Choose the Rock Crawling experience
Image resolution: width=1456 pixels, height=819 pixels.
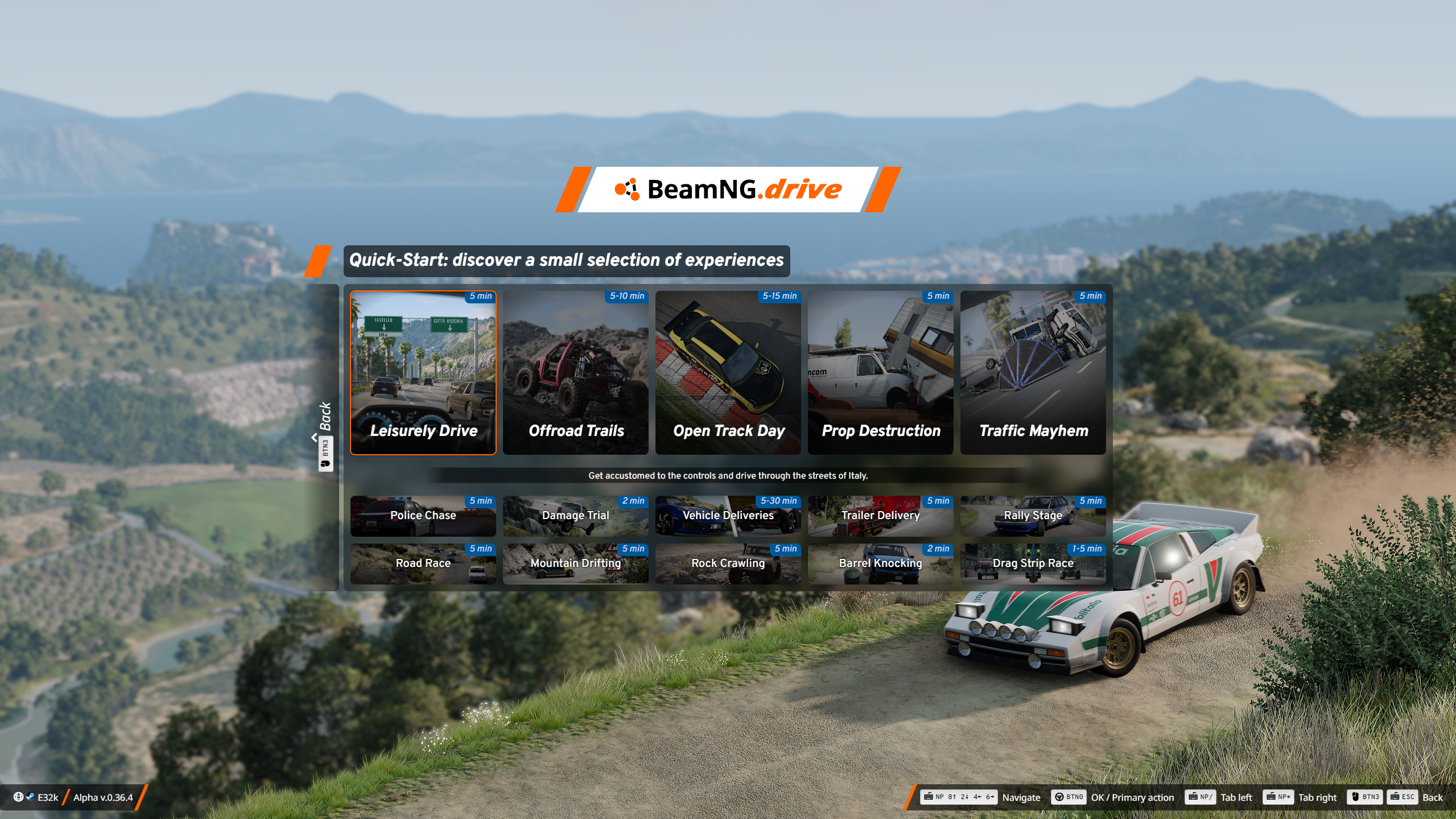coord(728,563)
